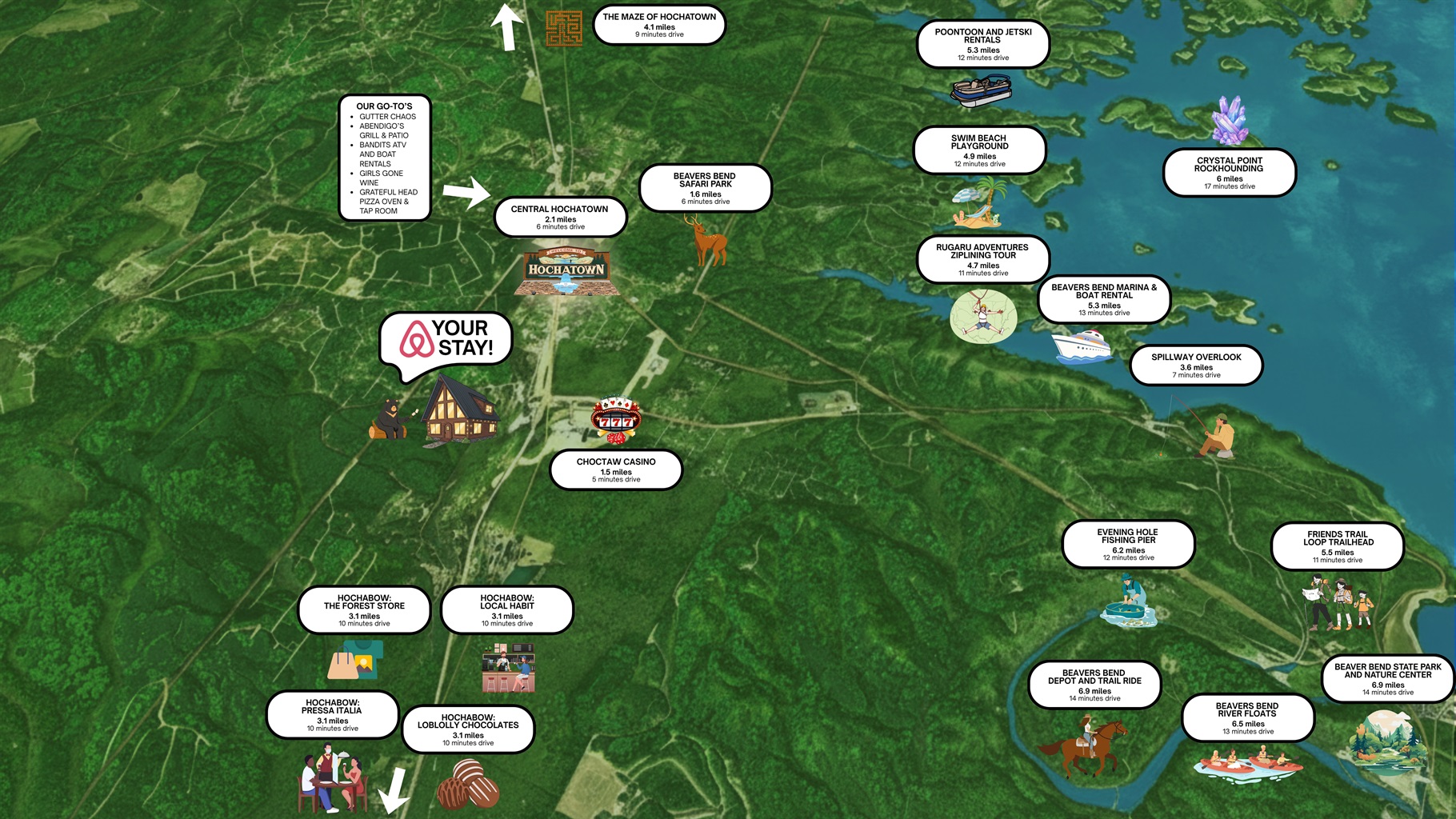The height and width of the screenshot is (819, 1456).
Task: Select the Evening Hole Fishing Pier label
Action: pyautogui.click(x=1128, y=544)
